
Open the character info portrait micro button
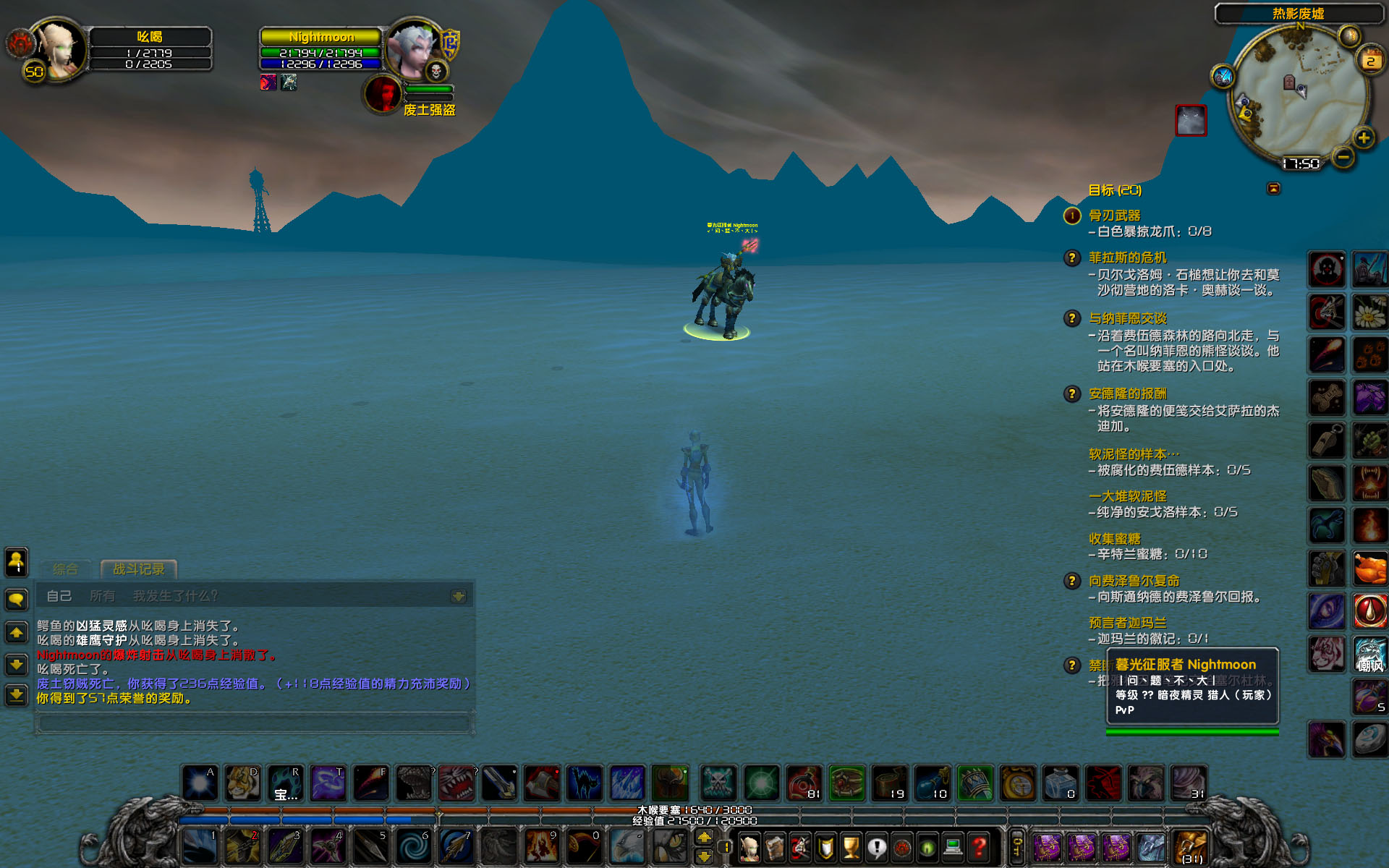pos(749,846)
